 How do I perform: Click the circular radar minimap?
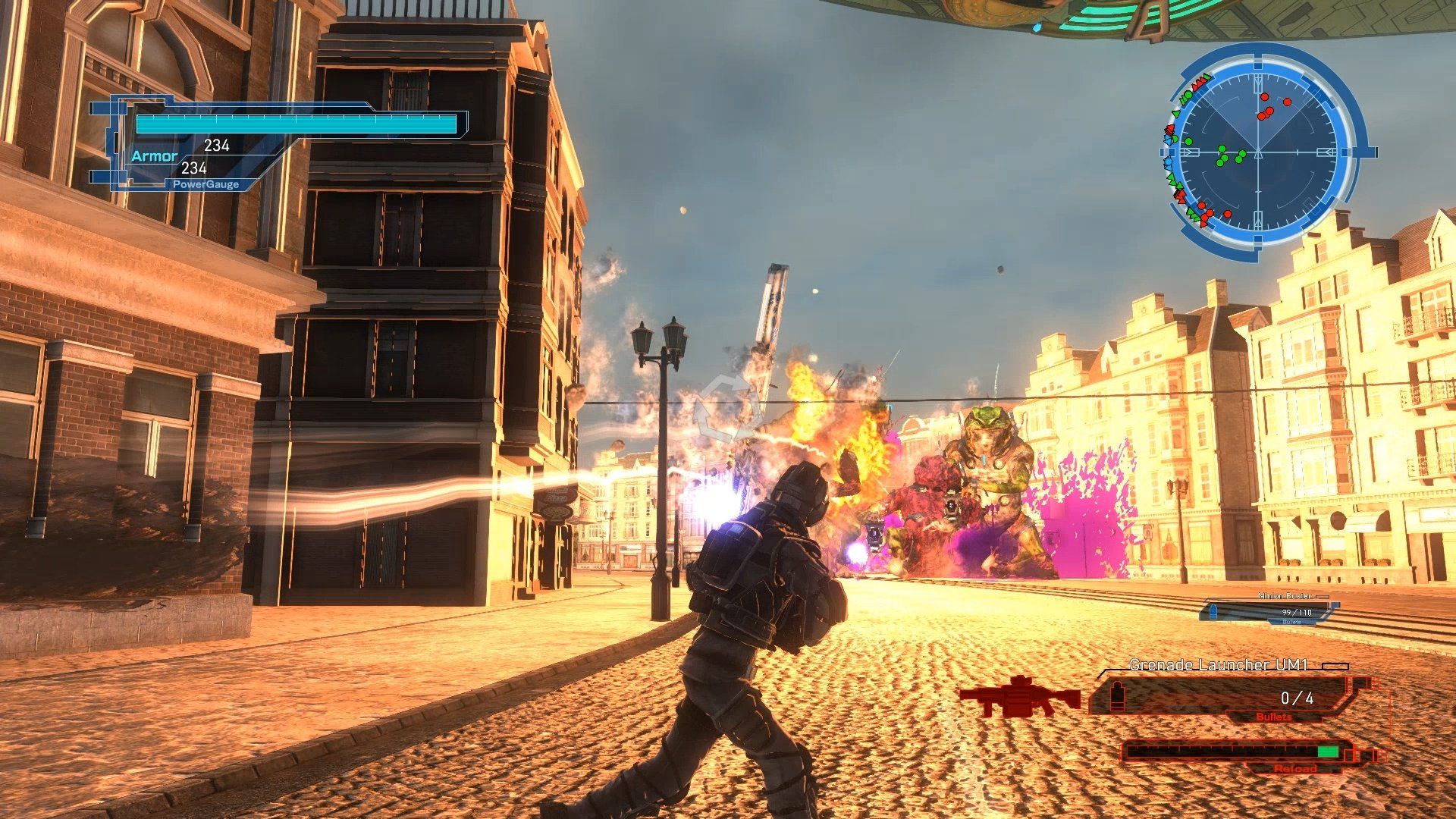[1258, 152]
